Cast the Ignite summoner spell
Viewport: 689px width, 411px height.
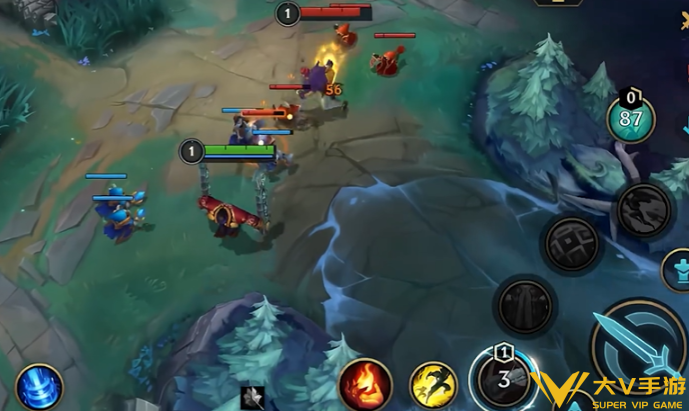(x=365, y=384)
